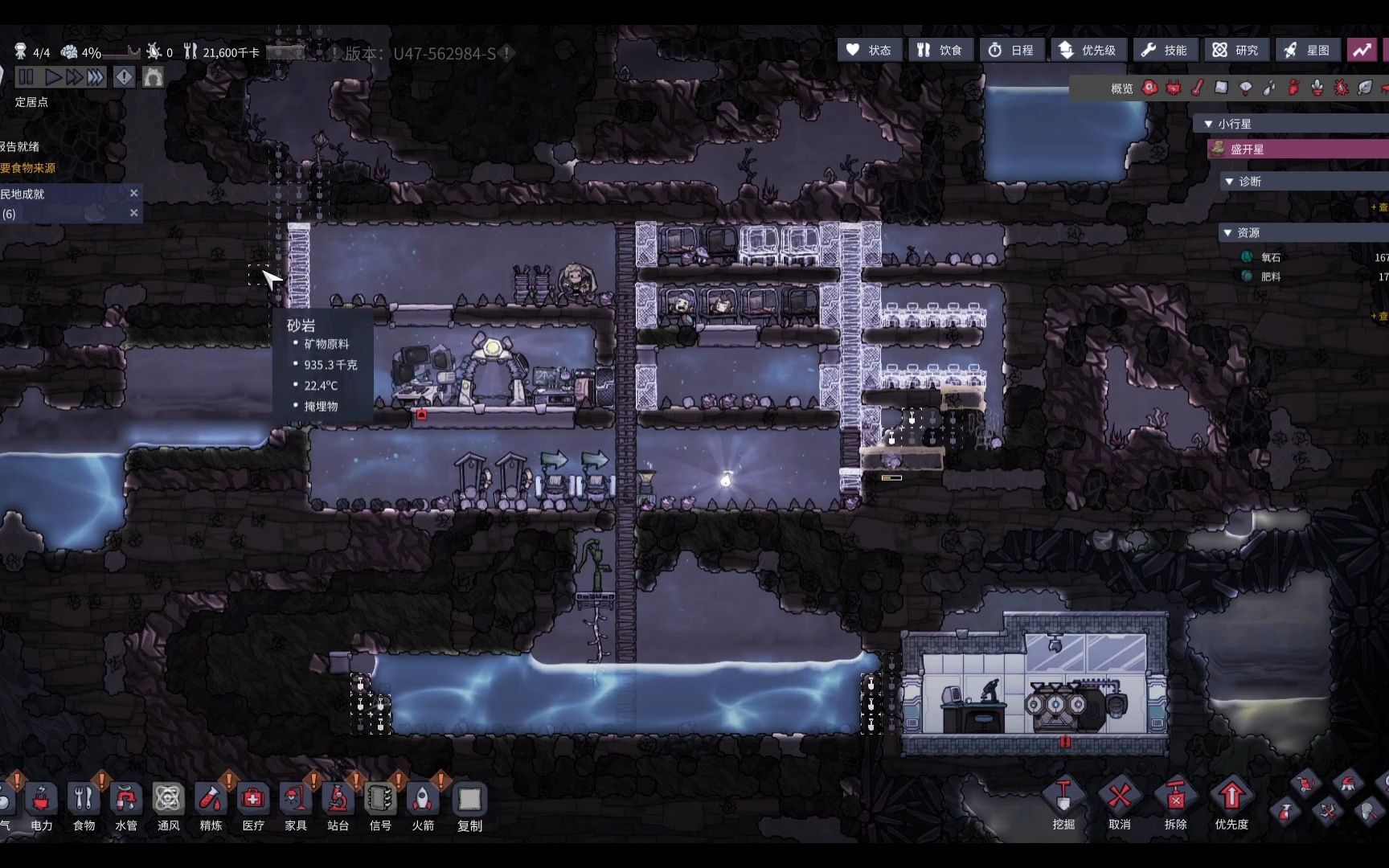Image resolution: width=1389 pixels, height=868 pixels.
Task: Open the 火箭 rocketry build category
Action: point(423,805)
